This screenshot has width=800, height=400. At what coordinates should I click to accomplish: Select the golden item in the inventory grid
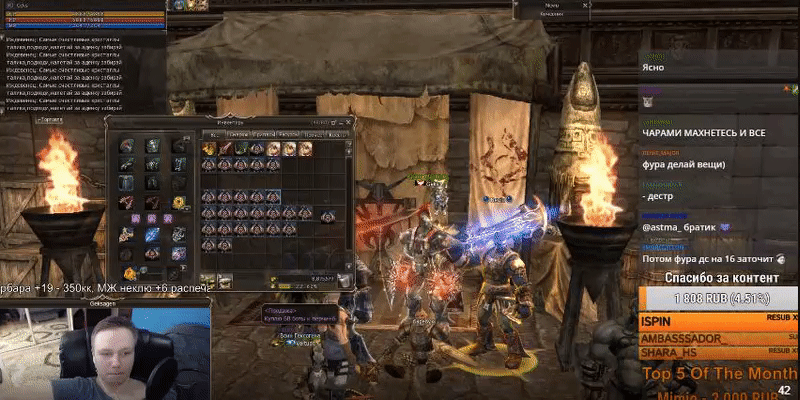click(210, 149)
